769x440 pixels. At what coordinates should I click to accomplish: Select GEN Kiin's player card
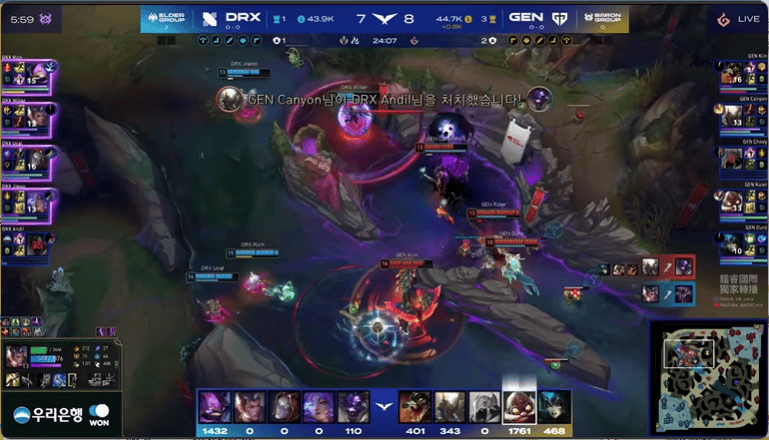point(741,75)
